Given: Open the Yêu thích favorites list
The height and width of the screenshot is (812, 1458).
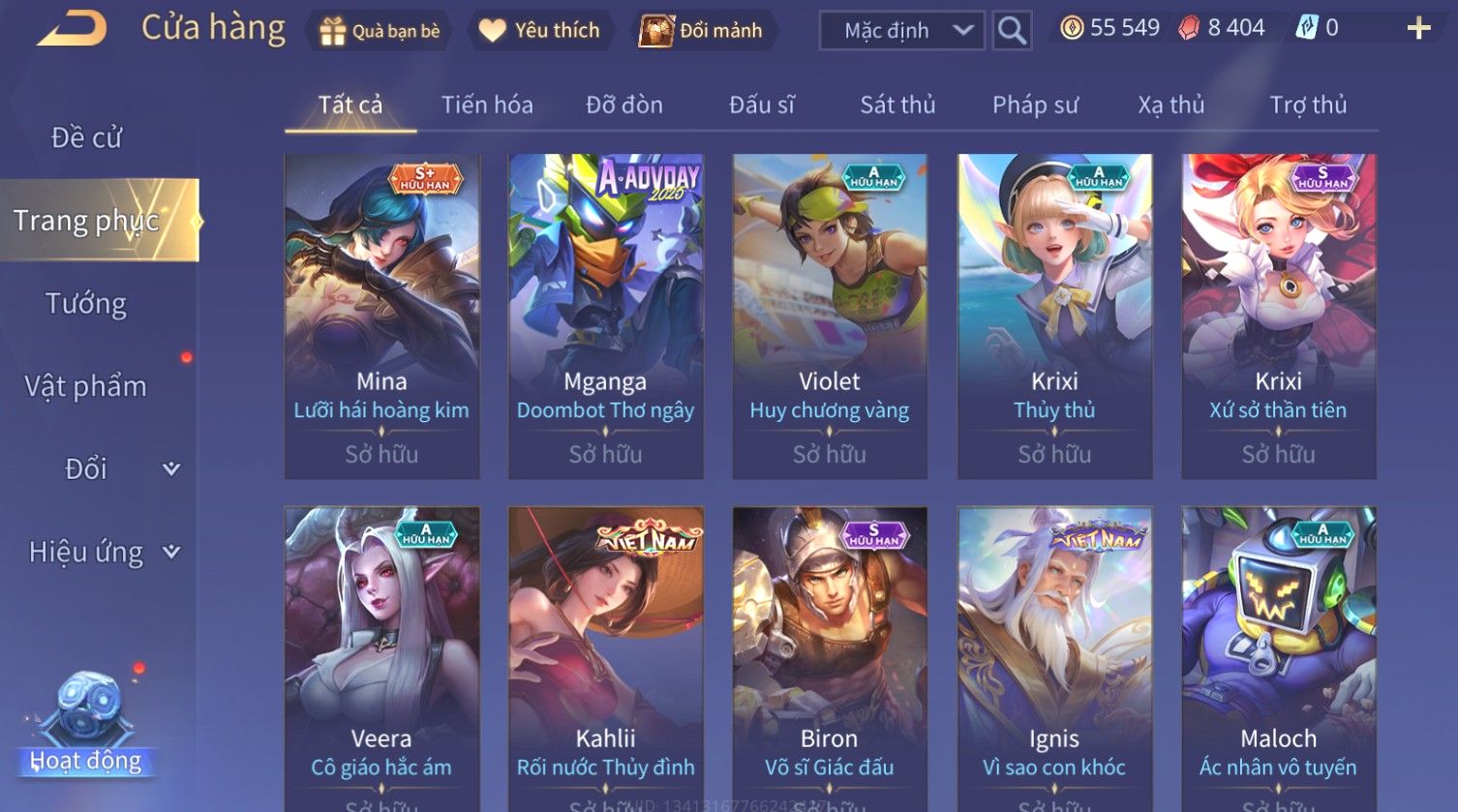Looking at the screenshot, I should [539, 31].
